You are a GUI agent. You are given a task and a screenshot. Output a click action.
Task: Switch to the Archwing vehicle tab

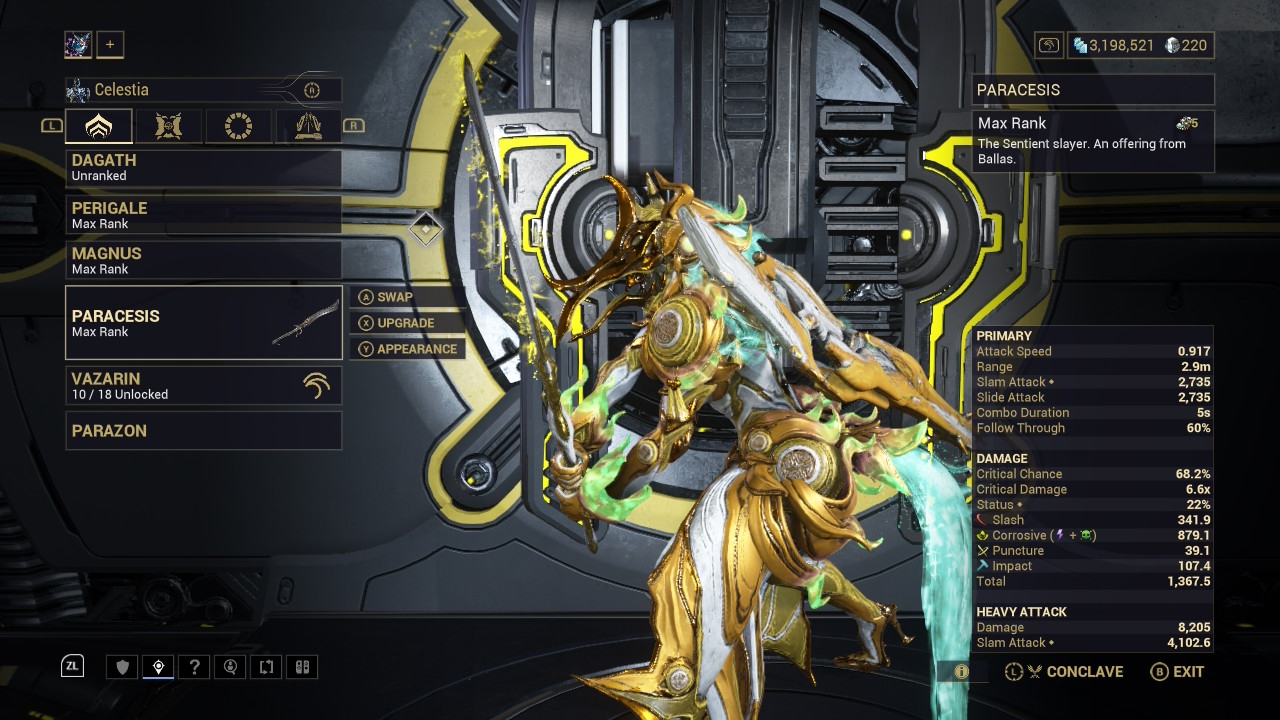(307, 126)
